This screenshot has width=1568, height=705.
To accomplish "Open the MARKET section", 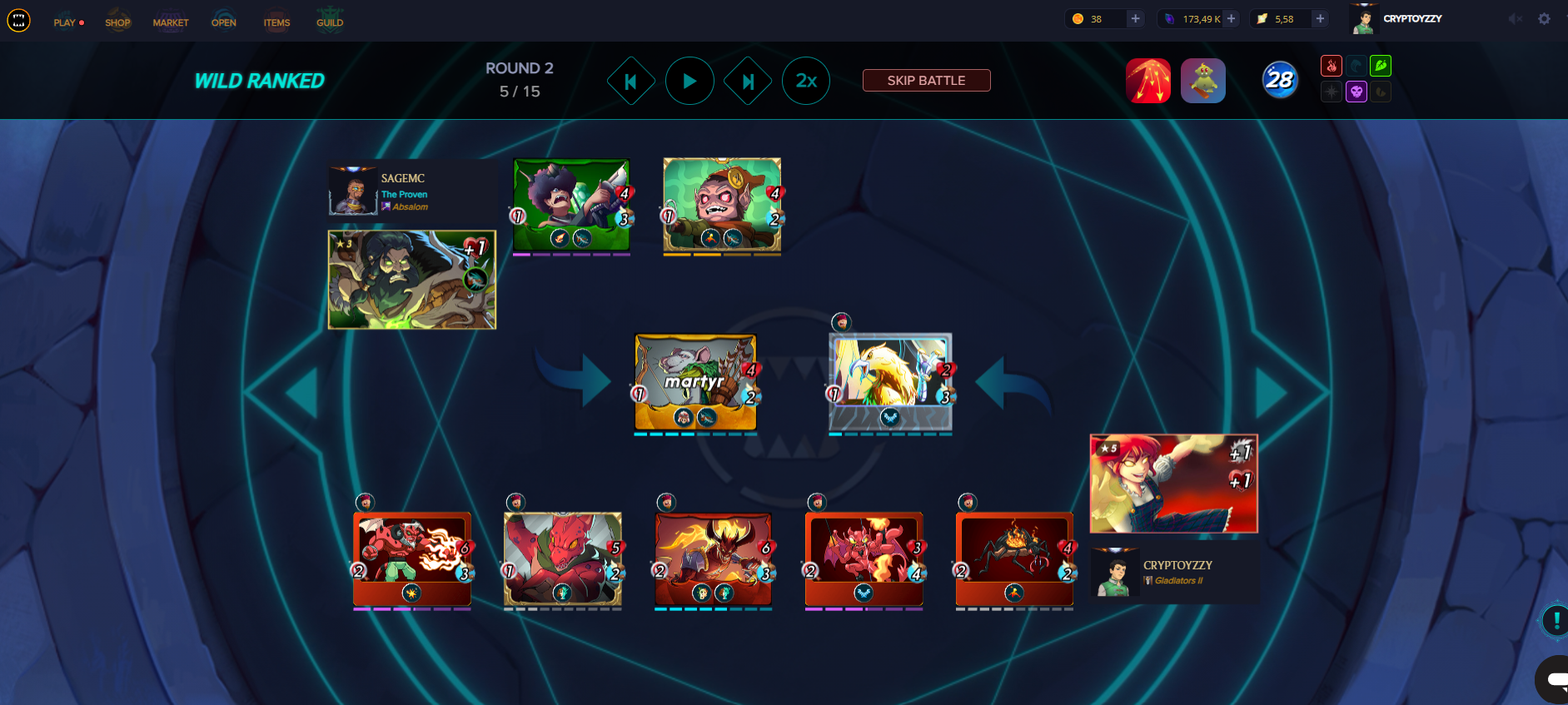I will tap(171, 22).
